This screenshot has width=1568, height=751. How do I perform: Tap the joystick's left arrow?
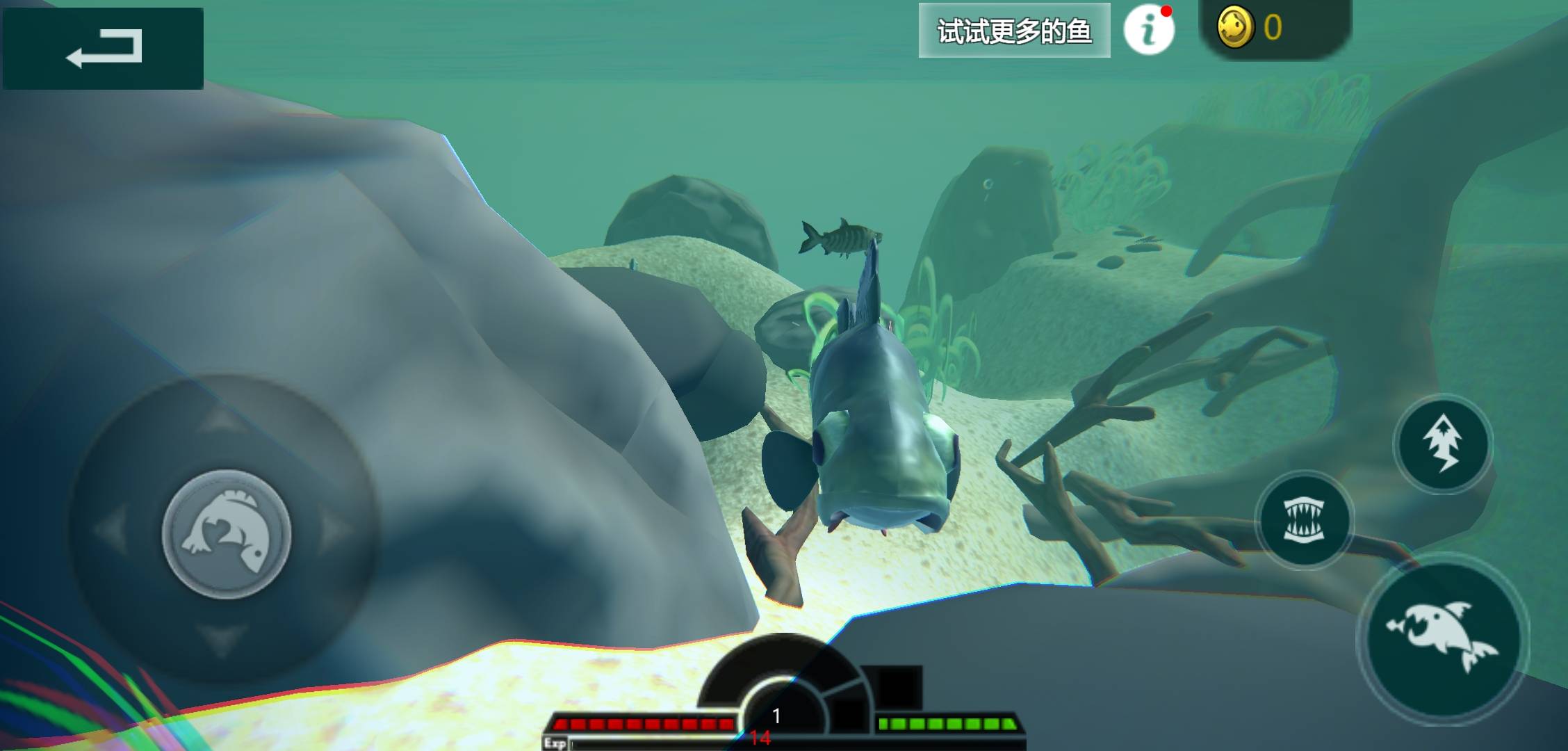point(111,532)
